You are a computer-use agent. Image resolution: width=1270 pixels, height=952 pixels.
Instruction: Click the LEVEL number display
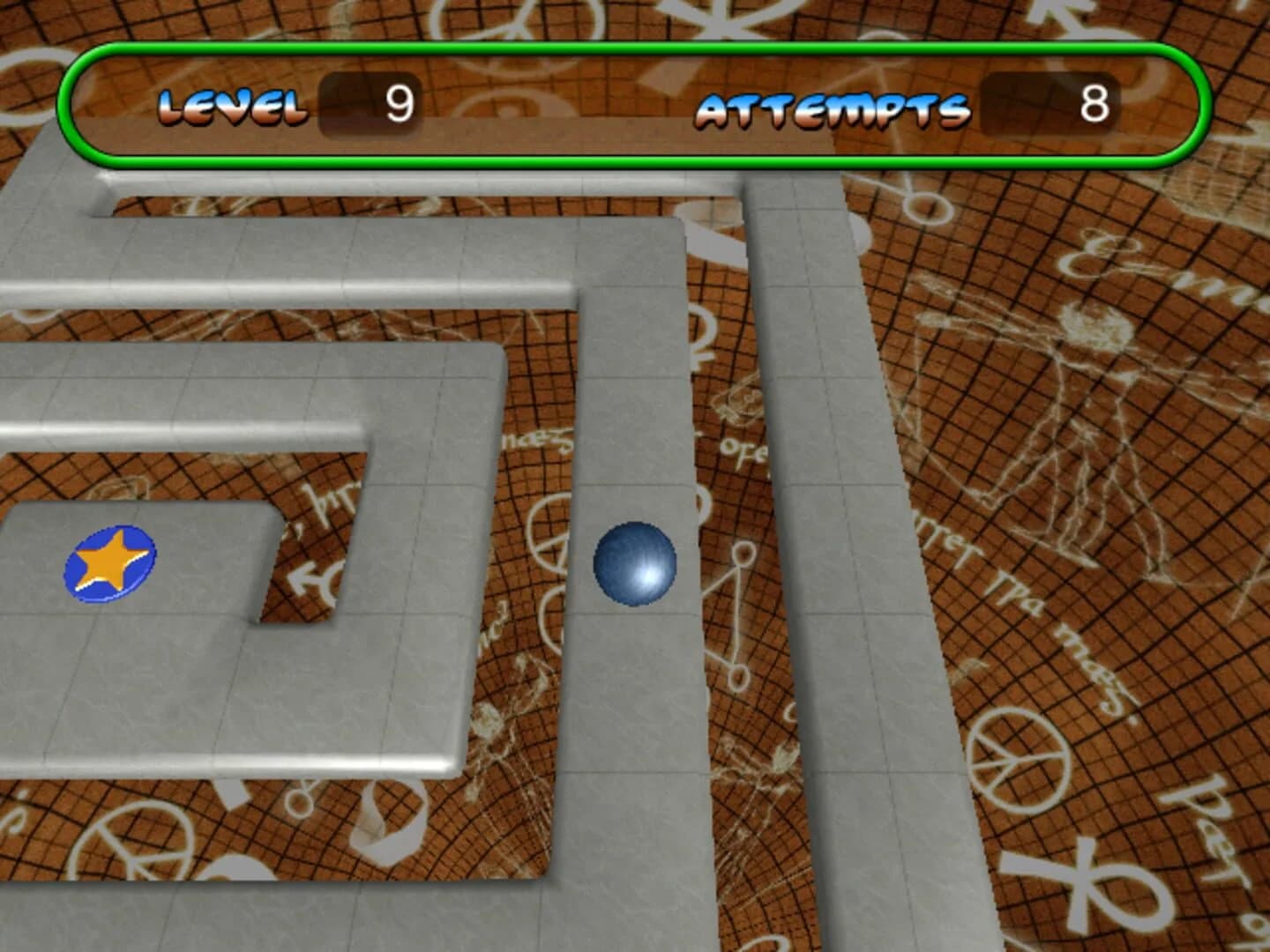pyautogui.click(x=401, y=103)
